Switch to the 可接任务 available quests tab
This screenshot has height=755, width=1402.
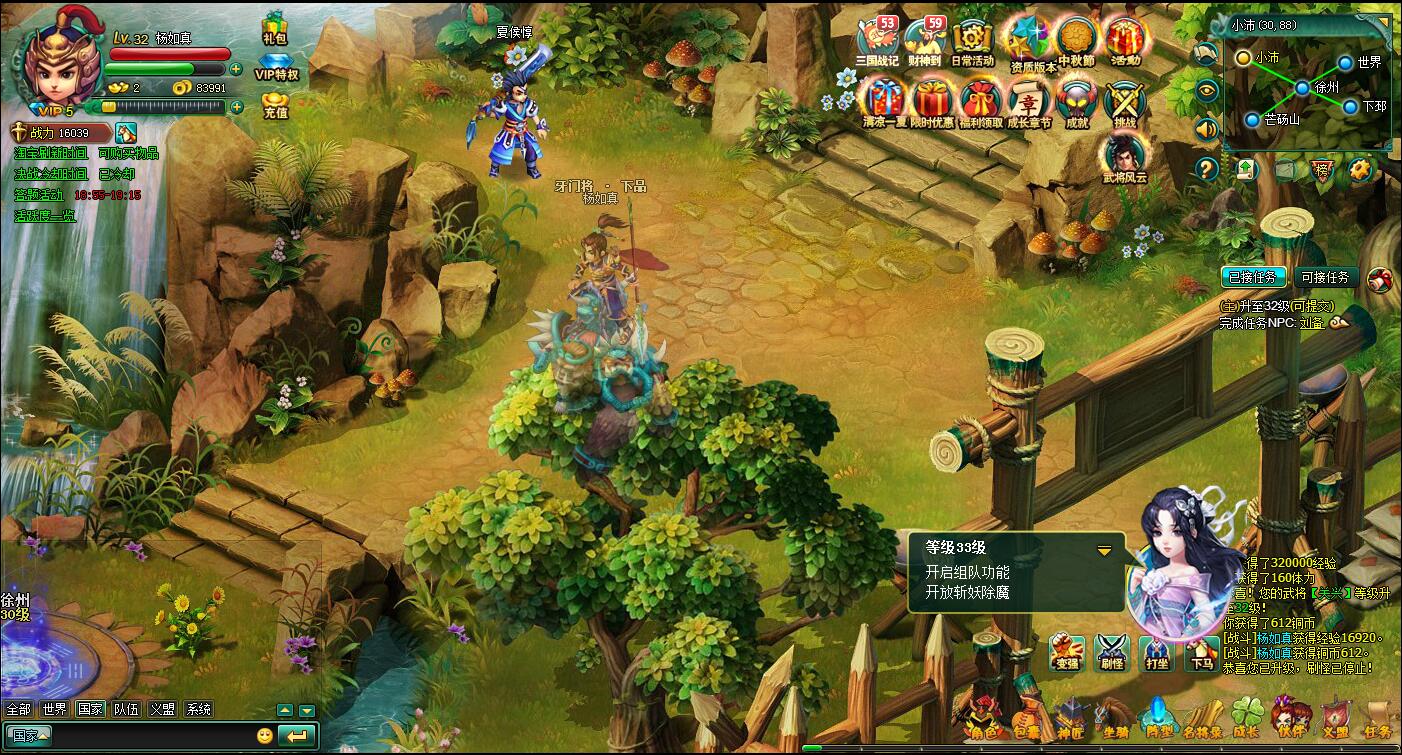click(1325, 278)
